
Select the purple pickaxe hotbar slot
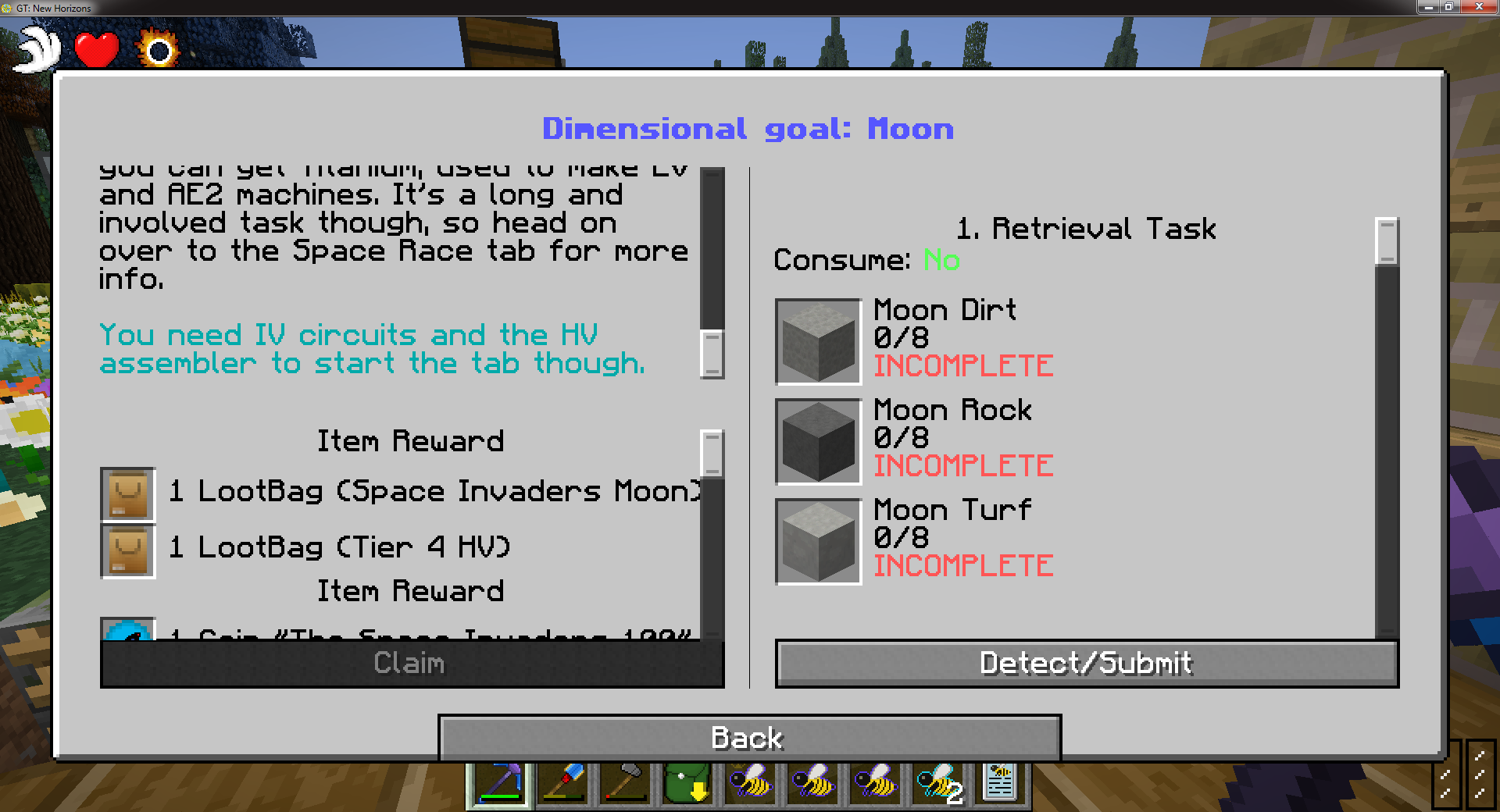(500, 783)
